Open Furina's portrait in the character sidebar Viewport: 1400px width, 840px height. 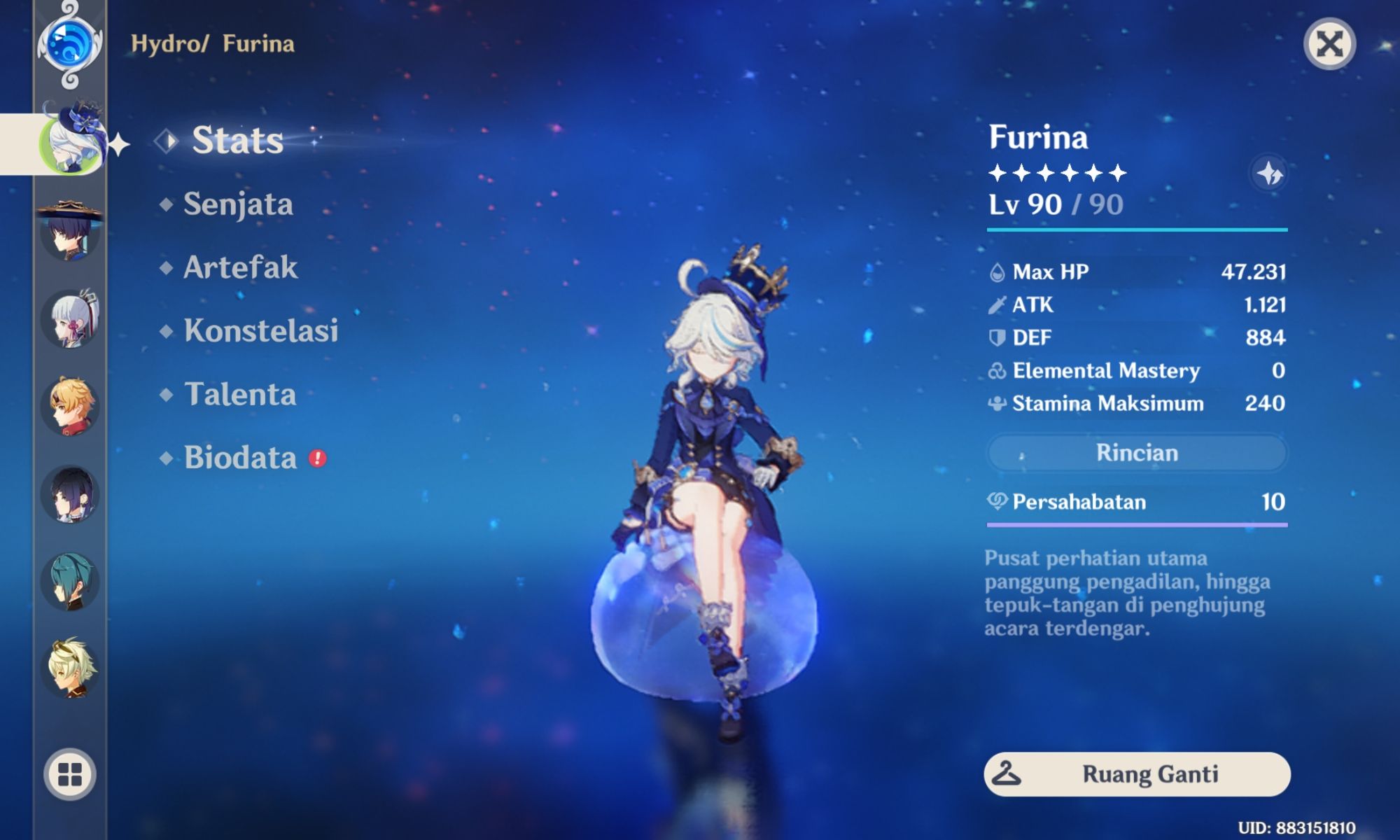[x=73, y=143]
